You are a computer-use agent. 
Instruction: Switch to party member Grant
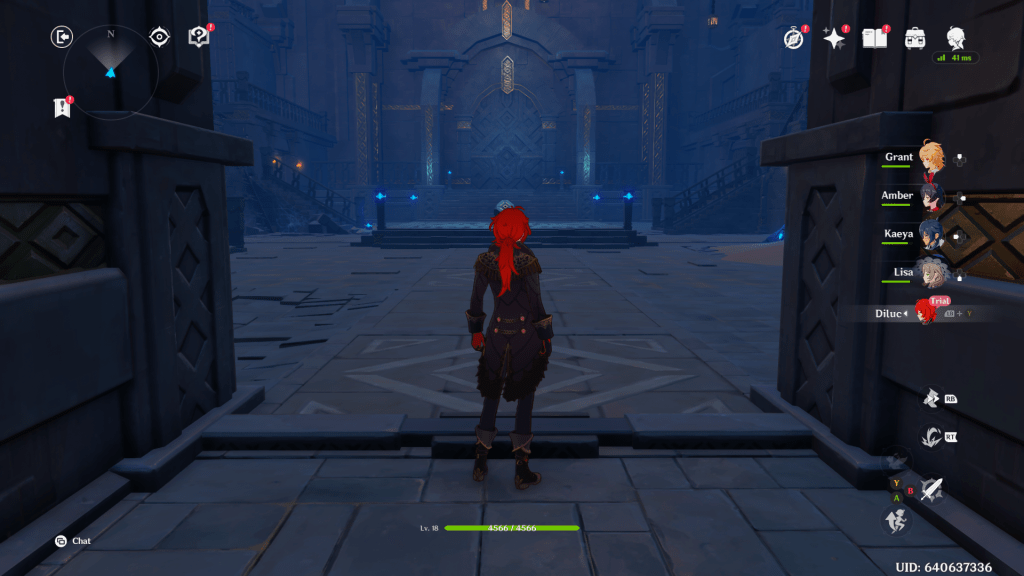coord(931,158)
